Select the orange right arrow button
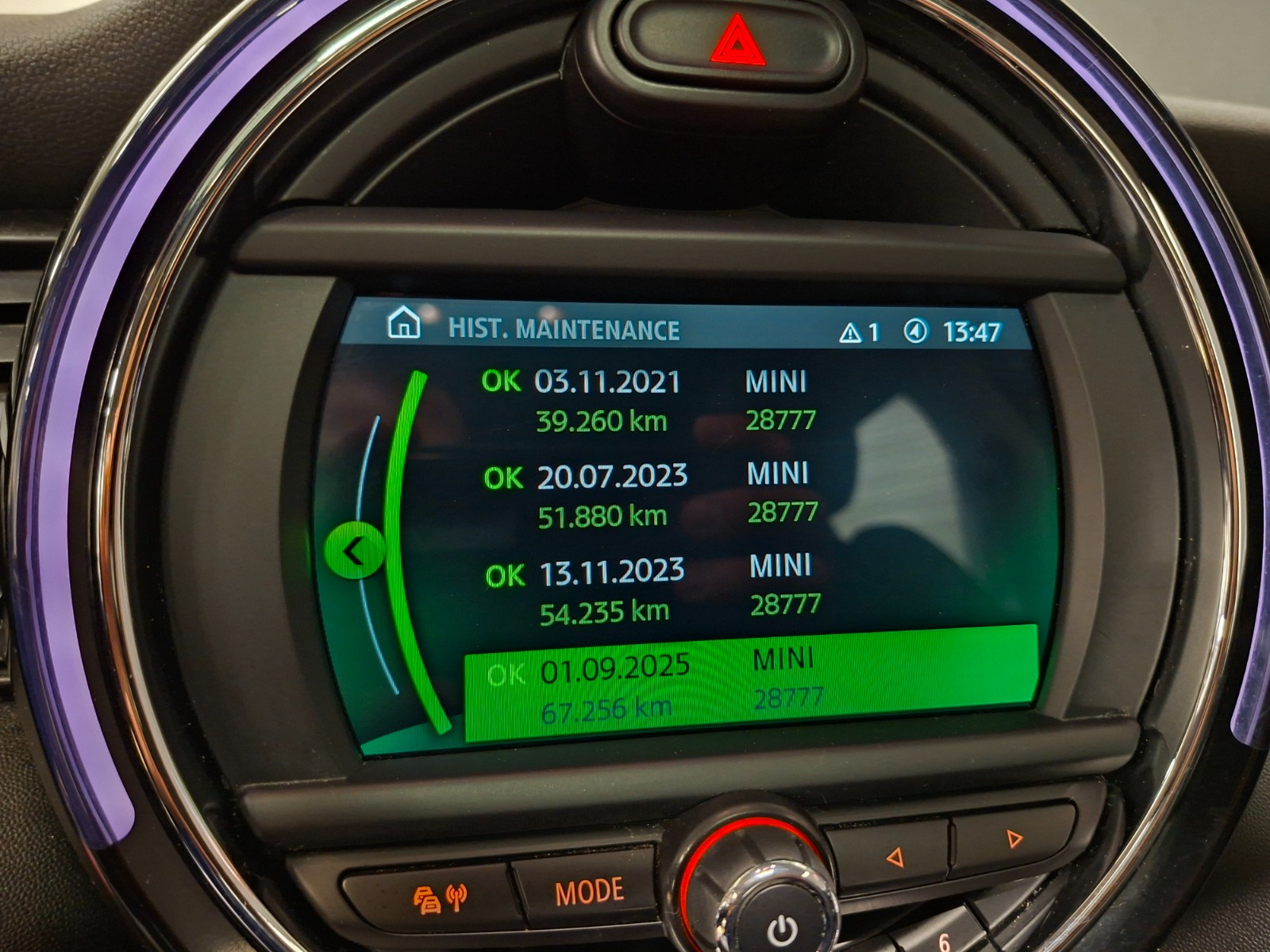This screenshot has height=952, width=1270. [x=1014, y=839]
